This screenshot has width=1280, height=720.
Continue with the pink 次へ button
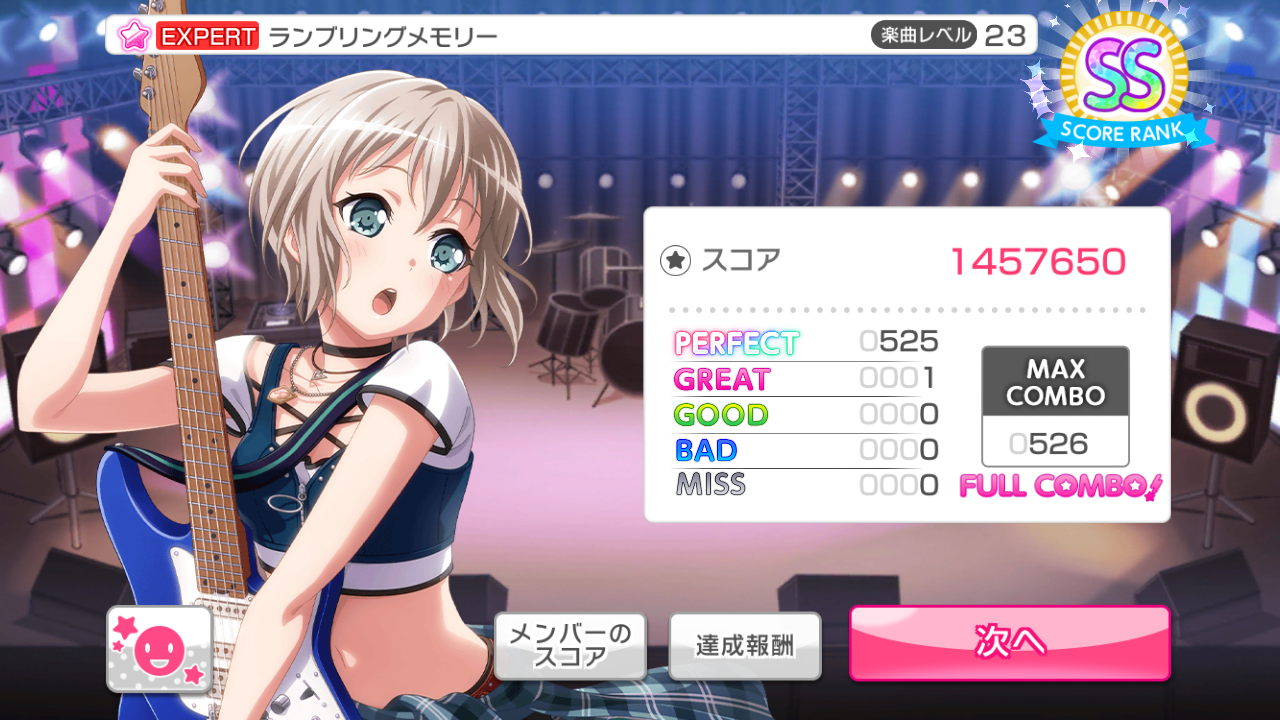pyautogui.click(x=1010, y=643)
